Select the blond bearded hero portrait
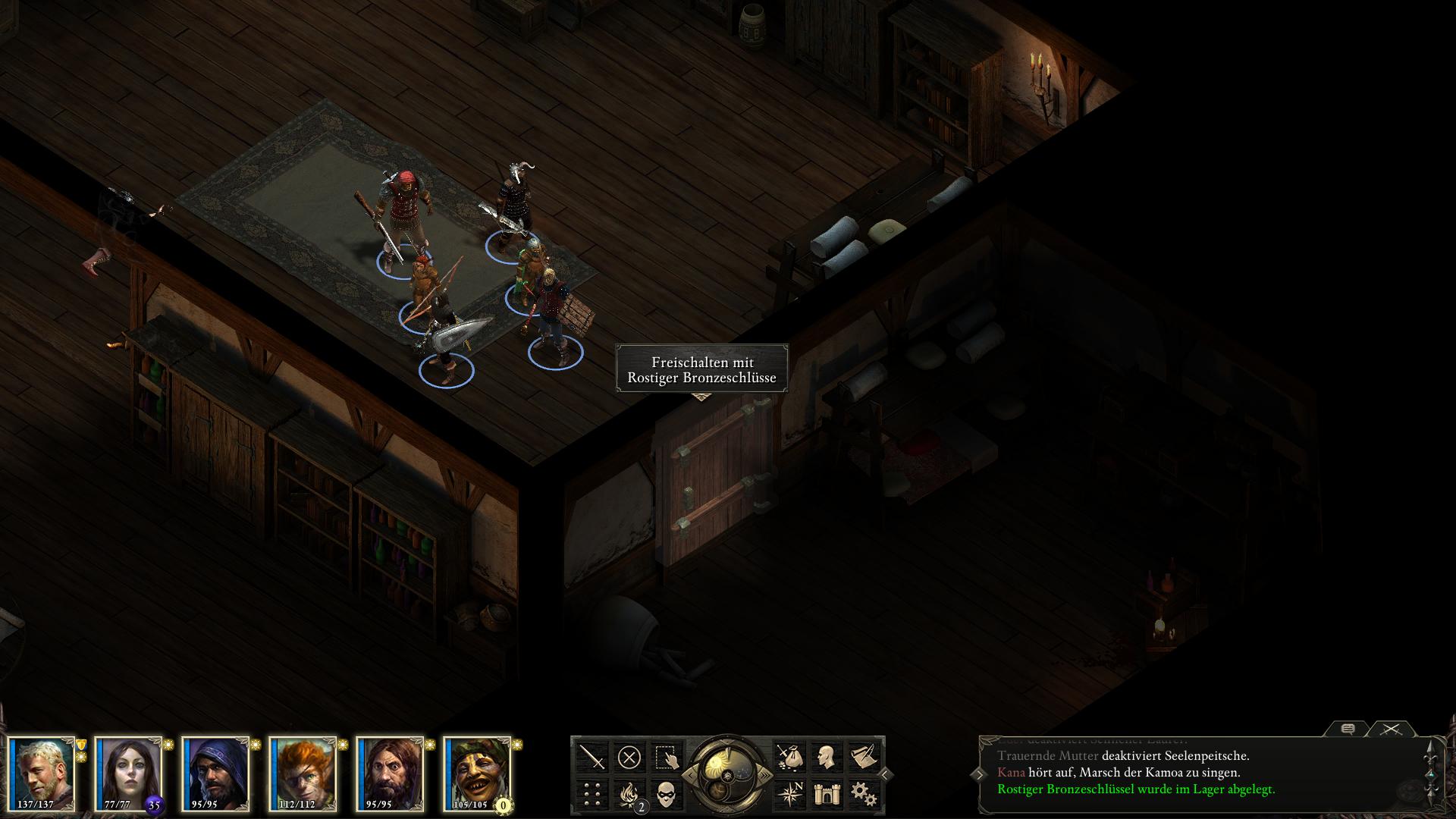This screenshot has width=1456, height=819. (x=42, y=773)
